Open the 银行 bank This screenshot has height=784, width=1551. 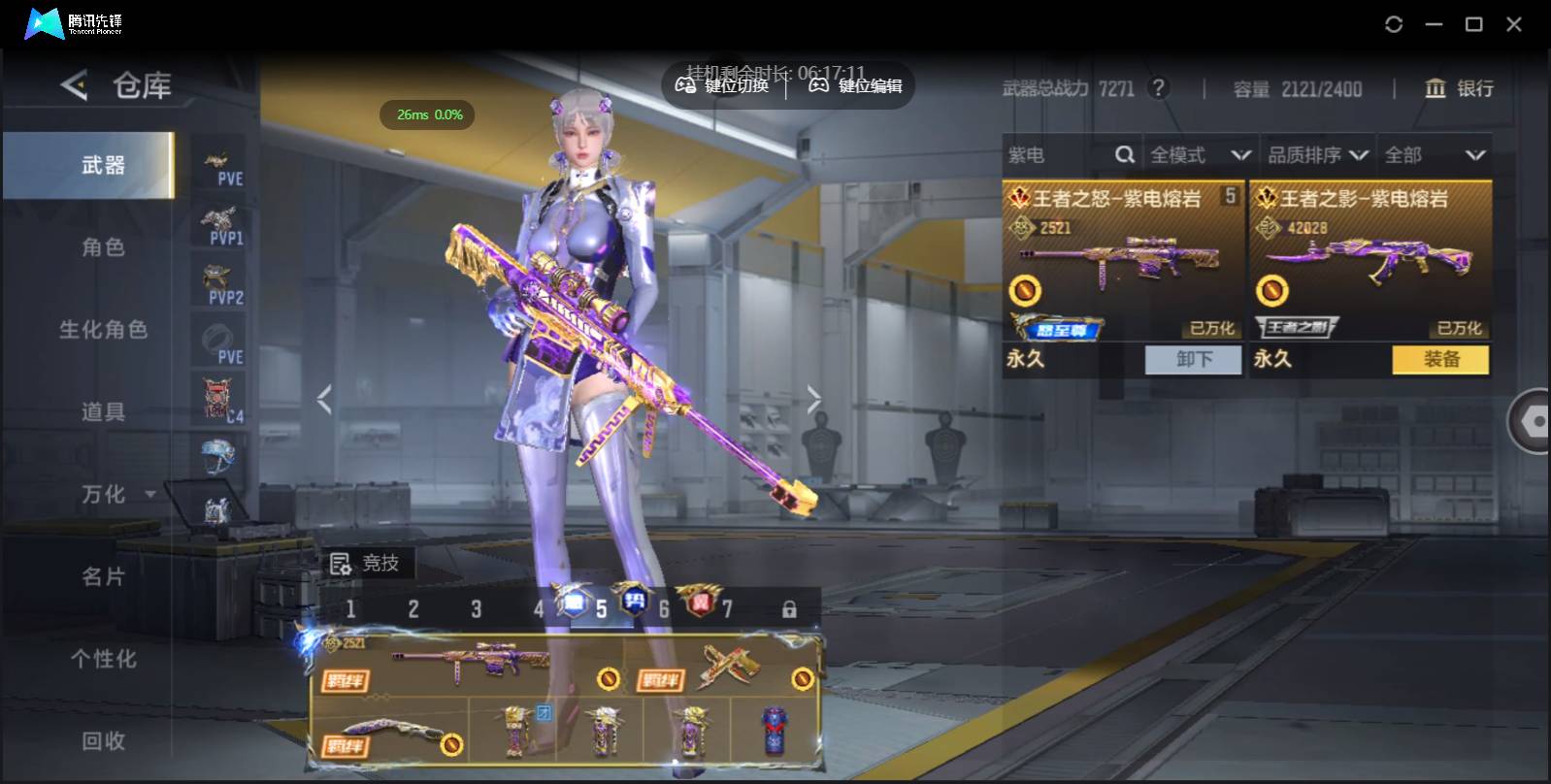click(1459, 89)
